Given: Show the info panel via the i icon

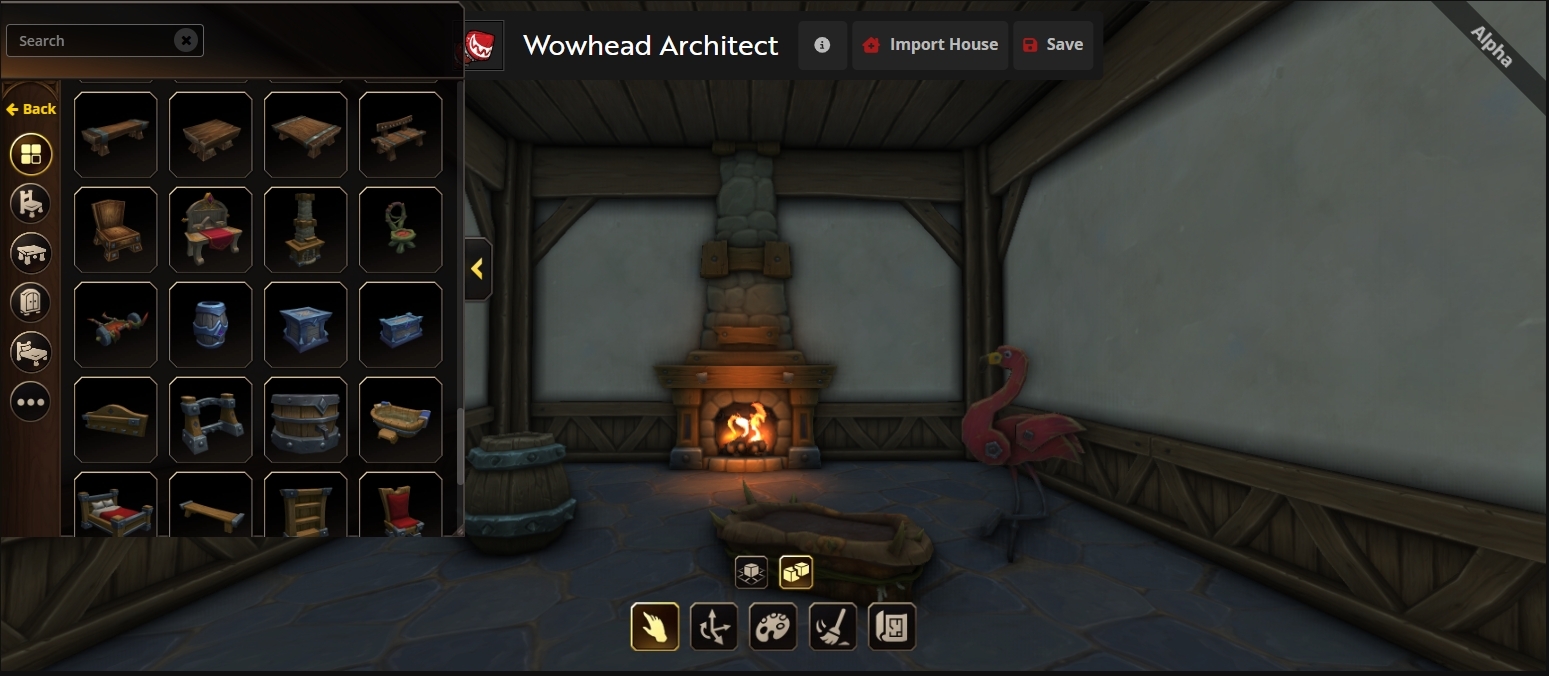Looking at the screenshot, I should 822,45.
